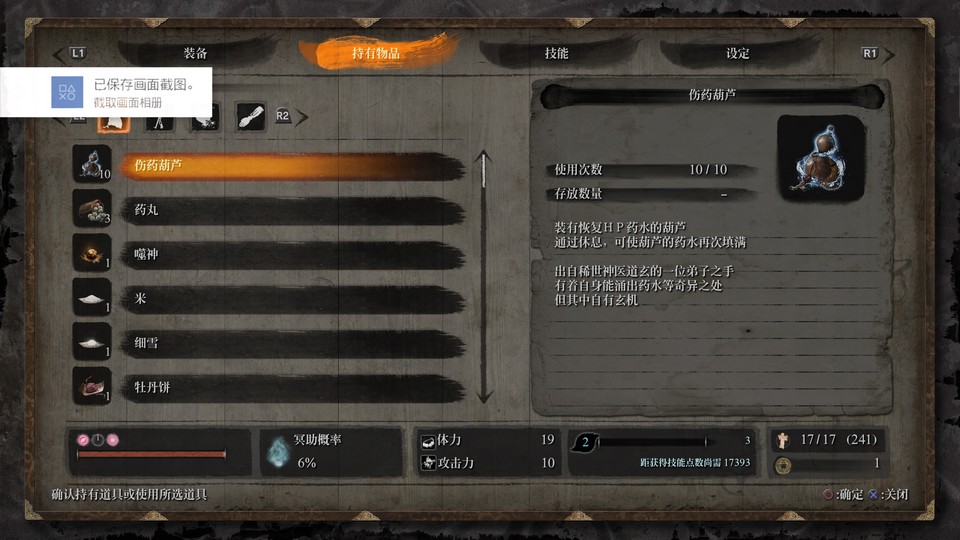
Task: Click the 药丸 pellet icon
Action: coord(92,209)
